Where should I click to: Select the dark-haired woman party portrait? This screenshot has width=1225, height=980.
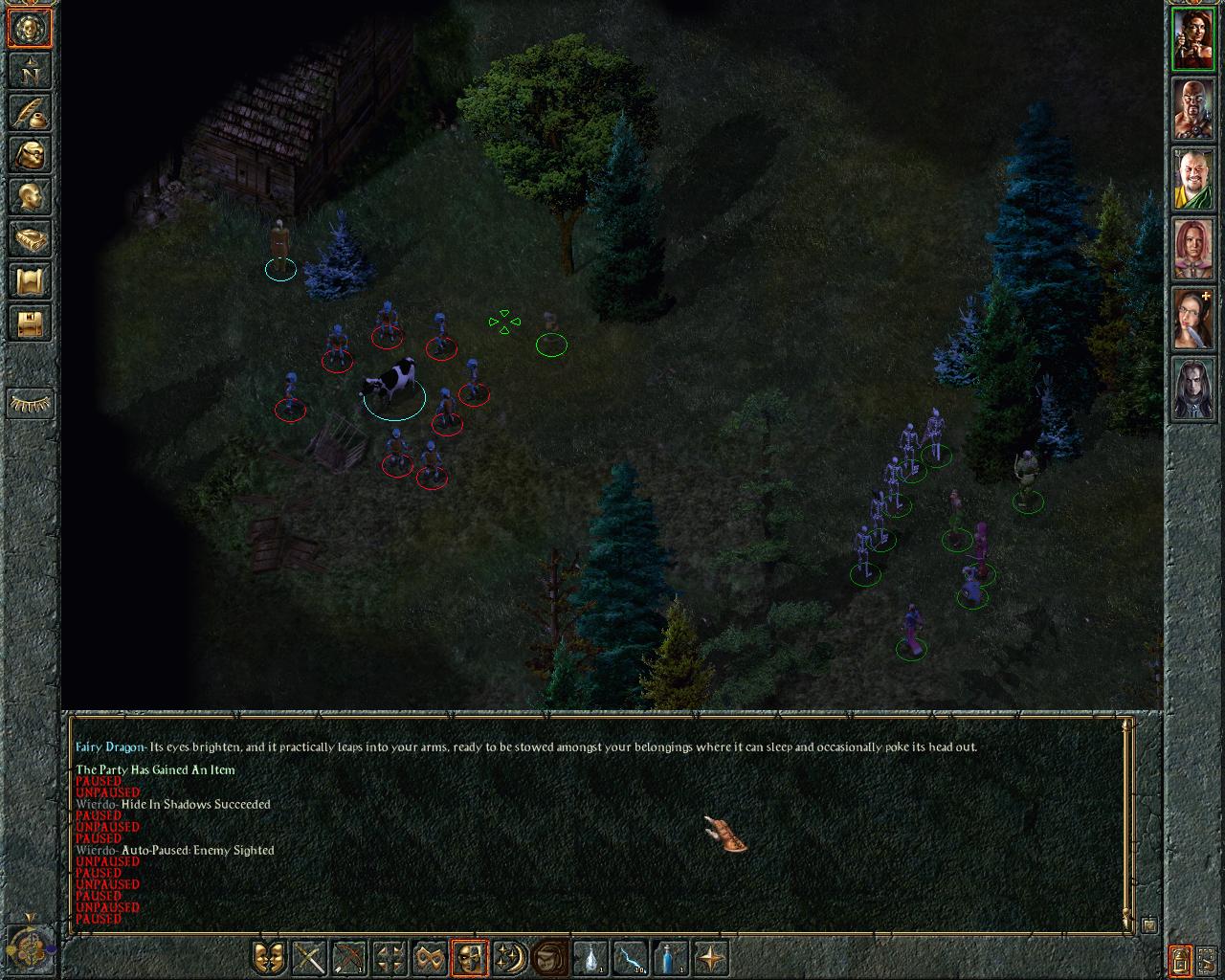click(1192, 40)
